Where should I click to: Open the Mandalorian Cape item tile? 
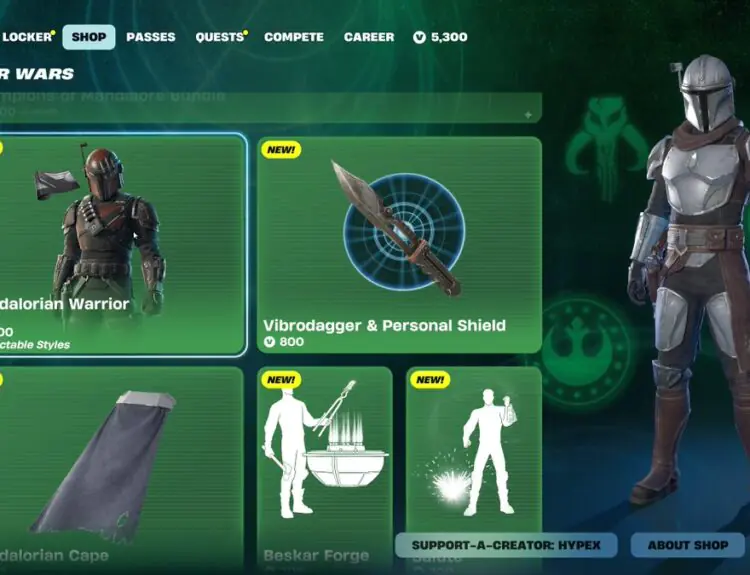click(120, 465)
